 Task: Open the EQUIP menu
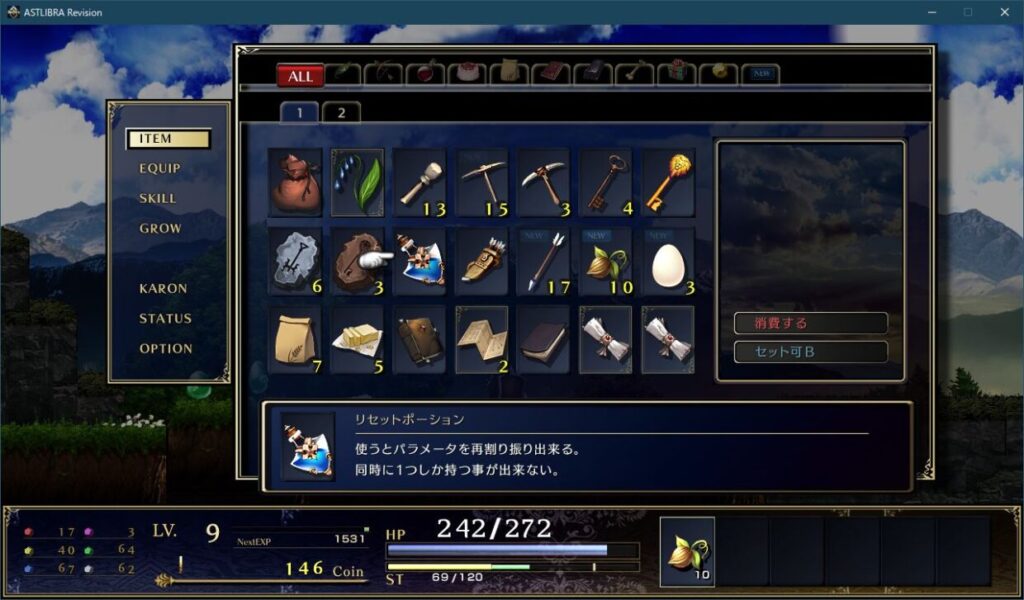[160, 169]
